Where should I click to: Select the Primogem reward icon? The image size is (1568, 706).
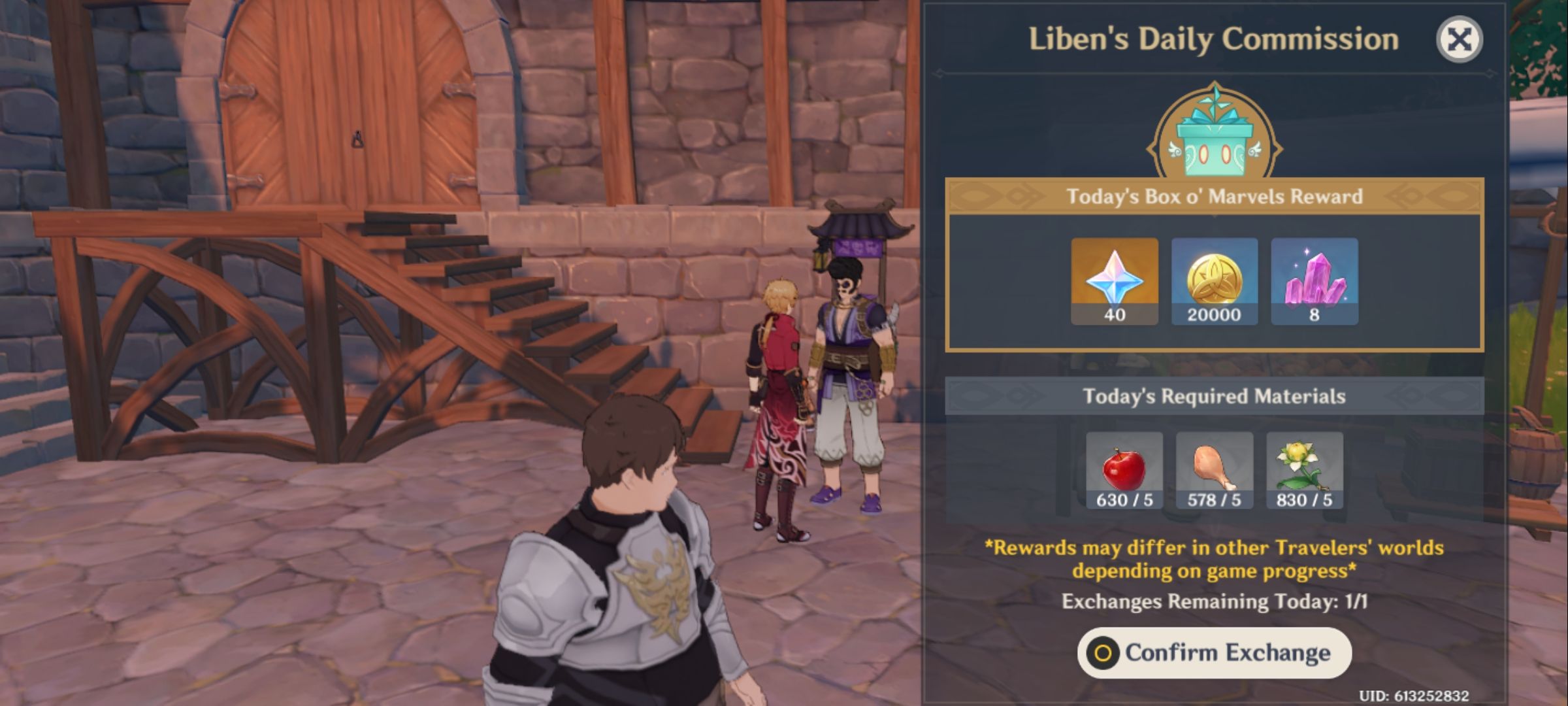[1115, 281]
